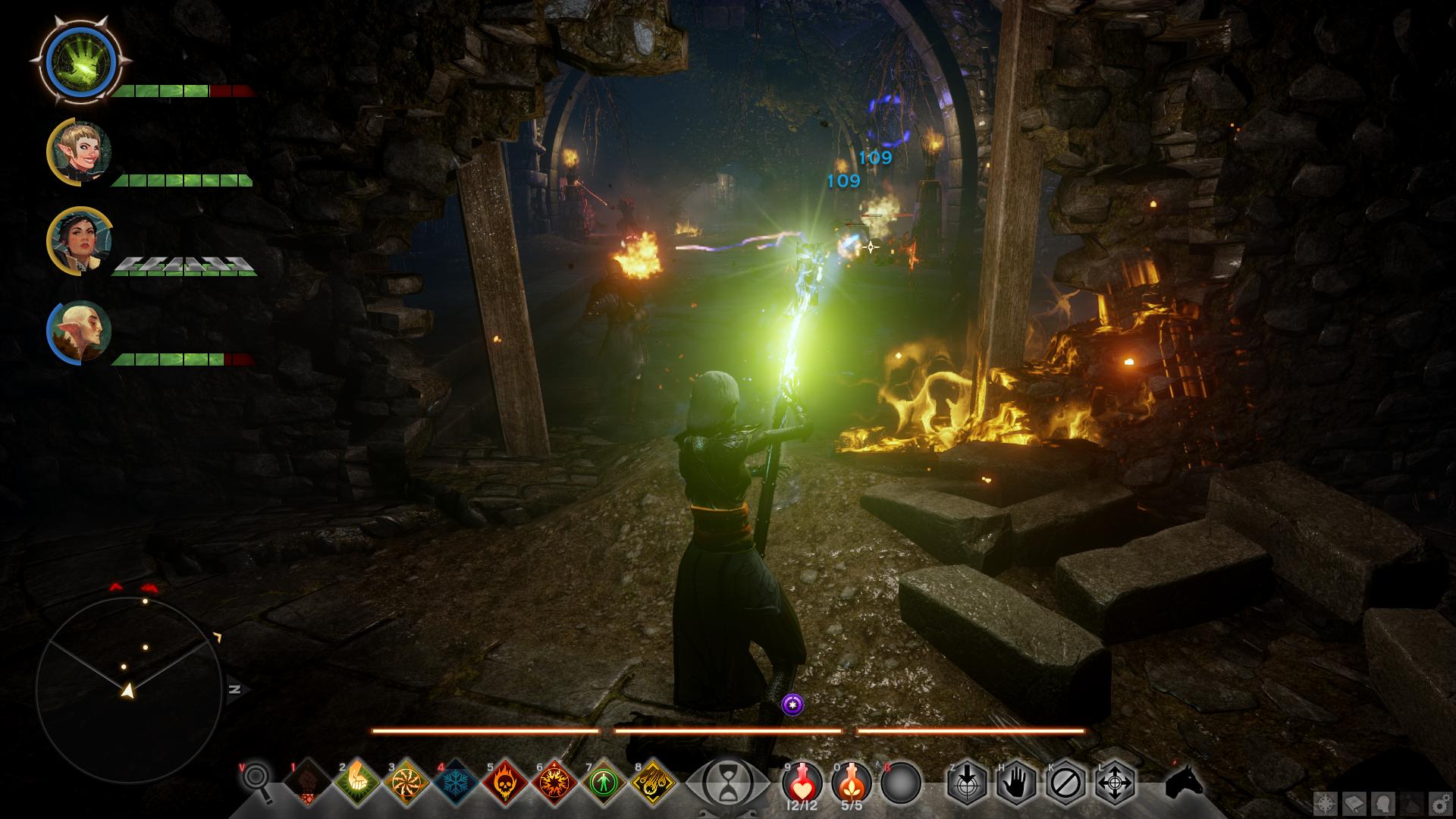Choose the bald elf companion portrait
Viewport: 1456px width, 819px height.
click(80, 332)
